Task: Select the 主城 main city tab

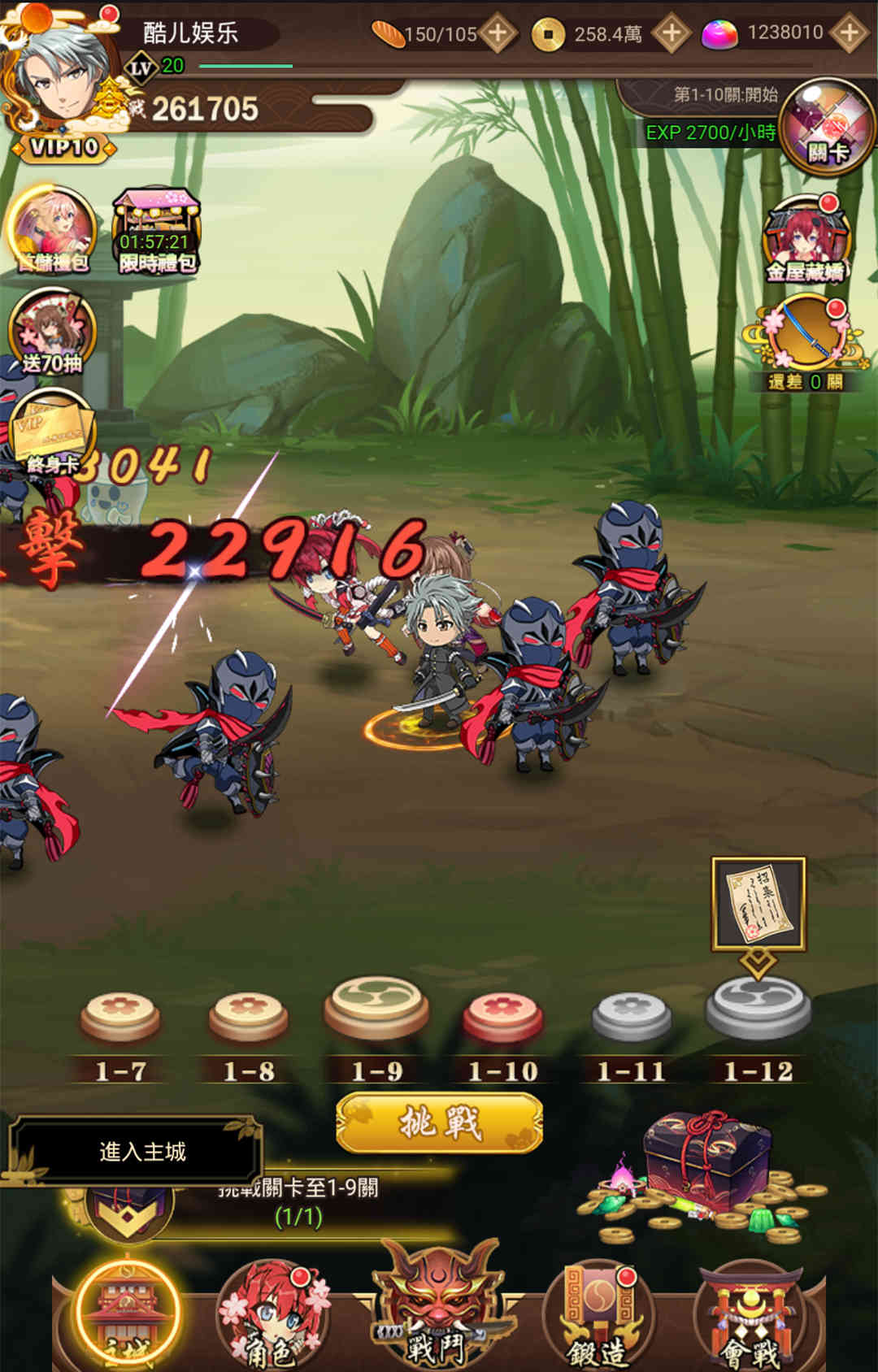Action: (x=127, y=1313)
